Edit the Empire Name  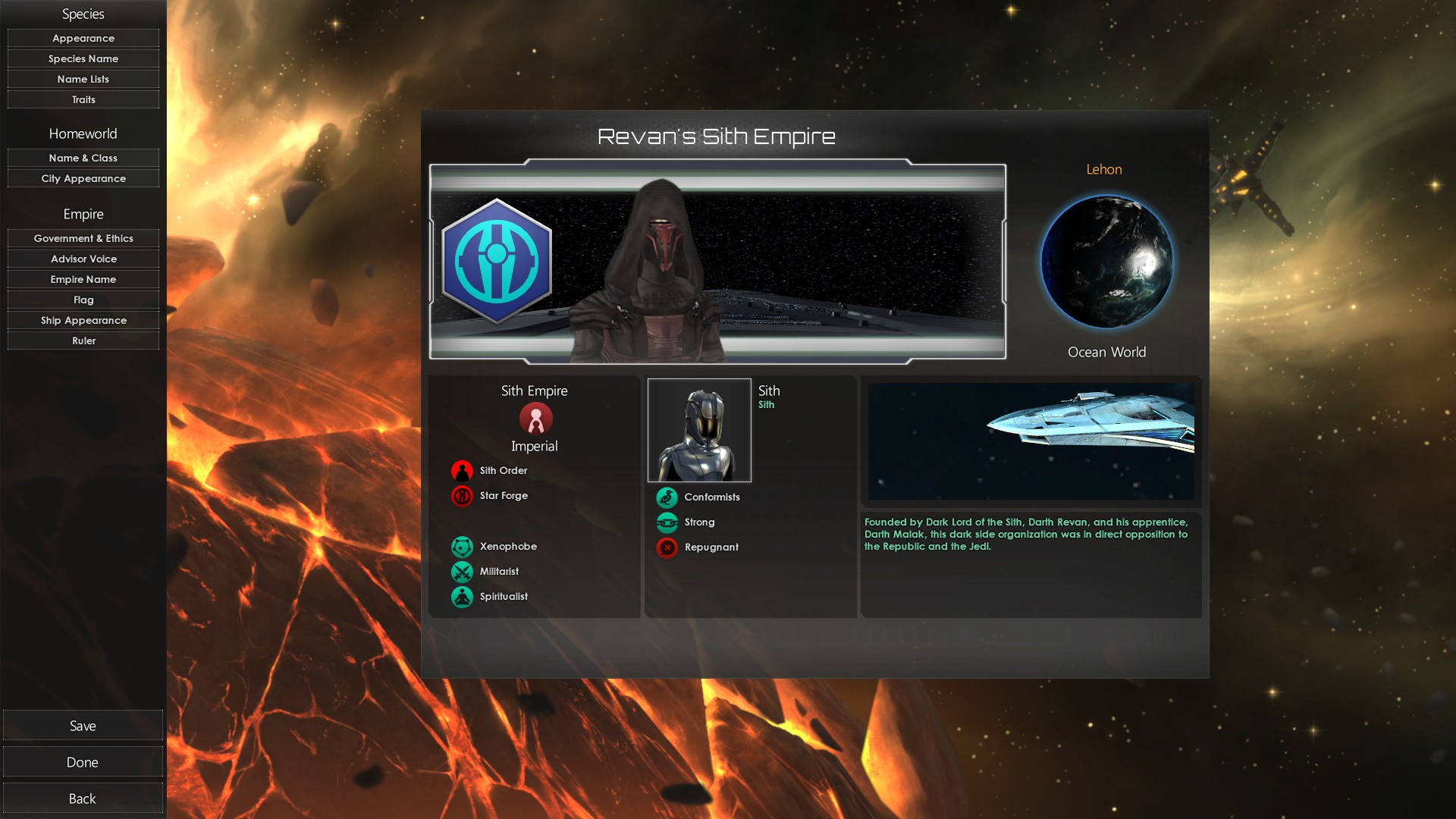click(83, 279)
